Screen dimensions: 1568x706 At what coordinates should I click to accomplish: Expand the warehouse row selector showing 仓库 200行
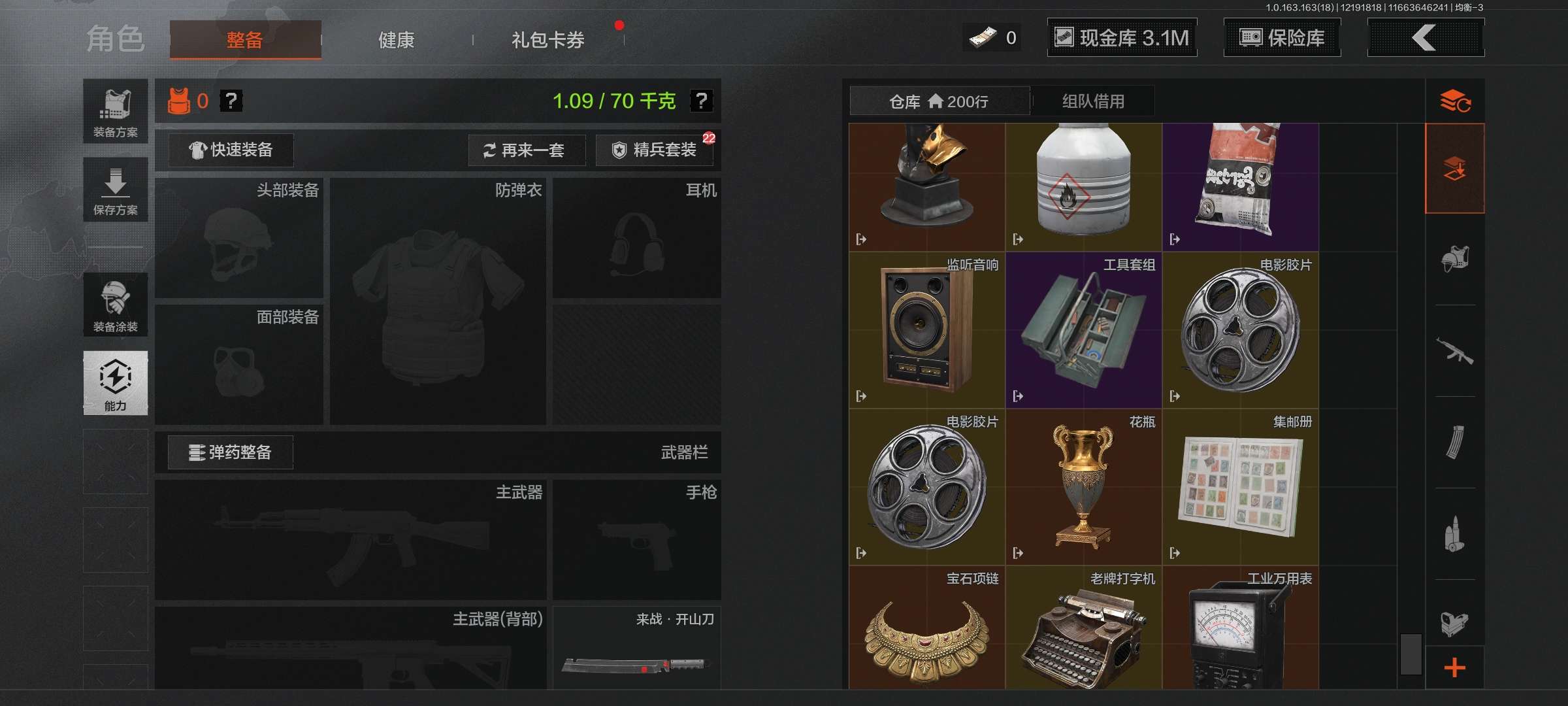coord(939,101)
